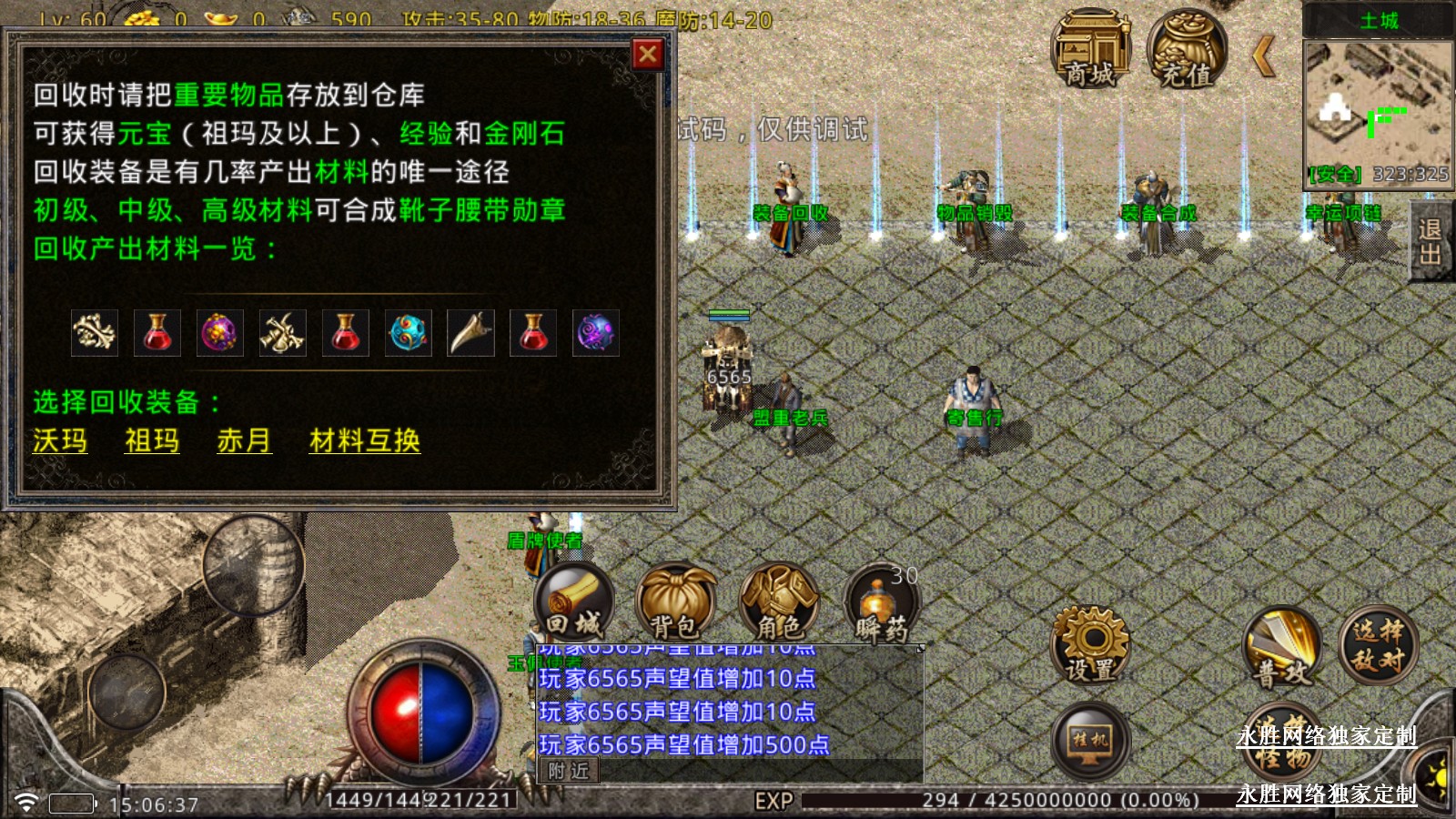Close the equipment recycling dialog
The height and width of the screenshot is (819, 1456).
point(648,55)
